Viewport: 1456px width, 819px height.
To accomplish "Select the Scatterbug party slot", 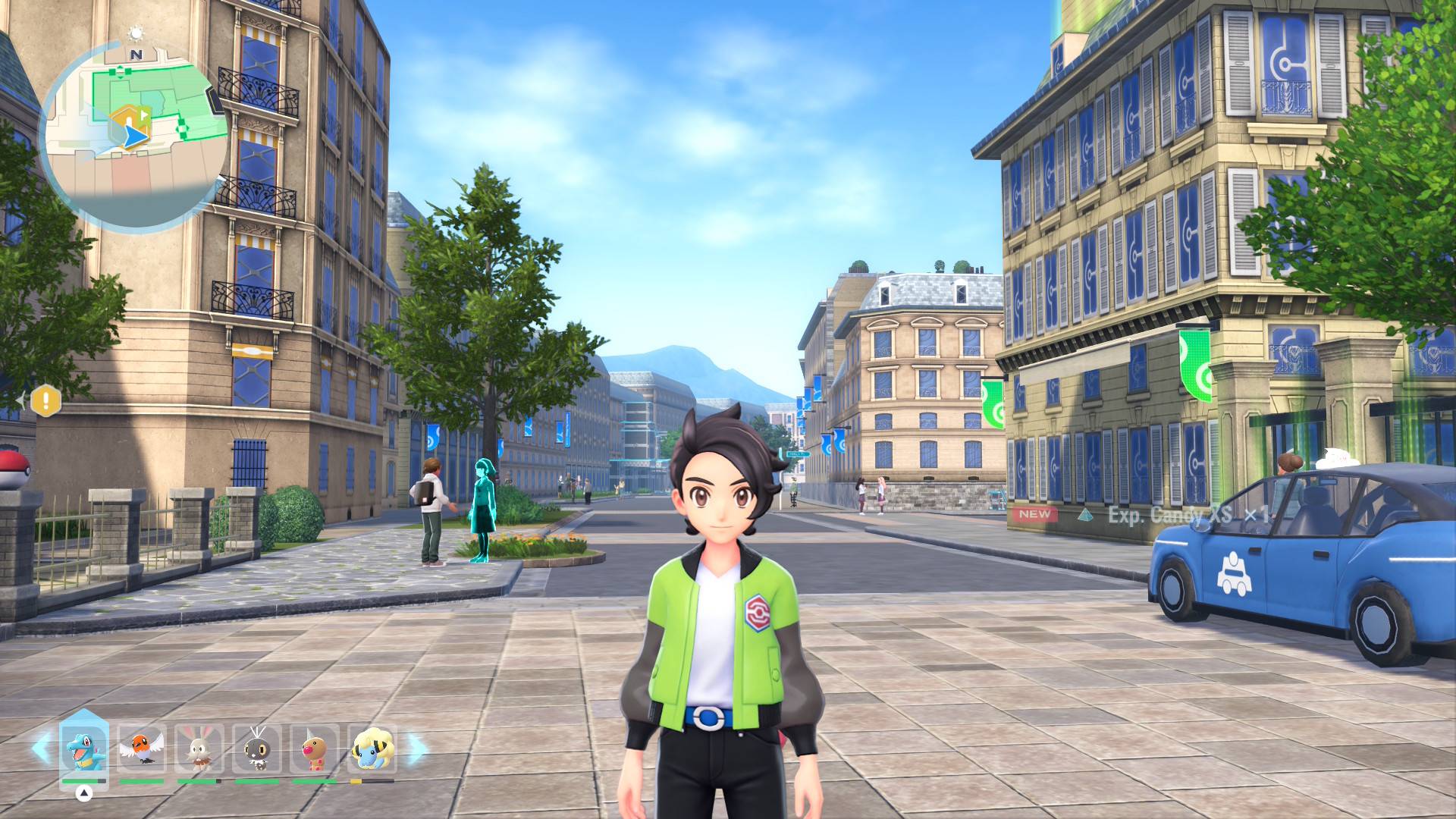I will pyautogui.click(x=257, y=748).
